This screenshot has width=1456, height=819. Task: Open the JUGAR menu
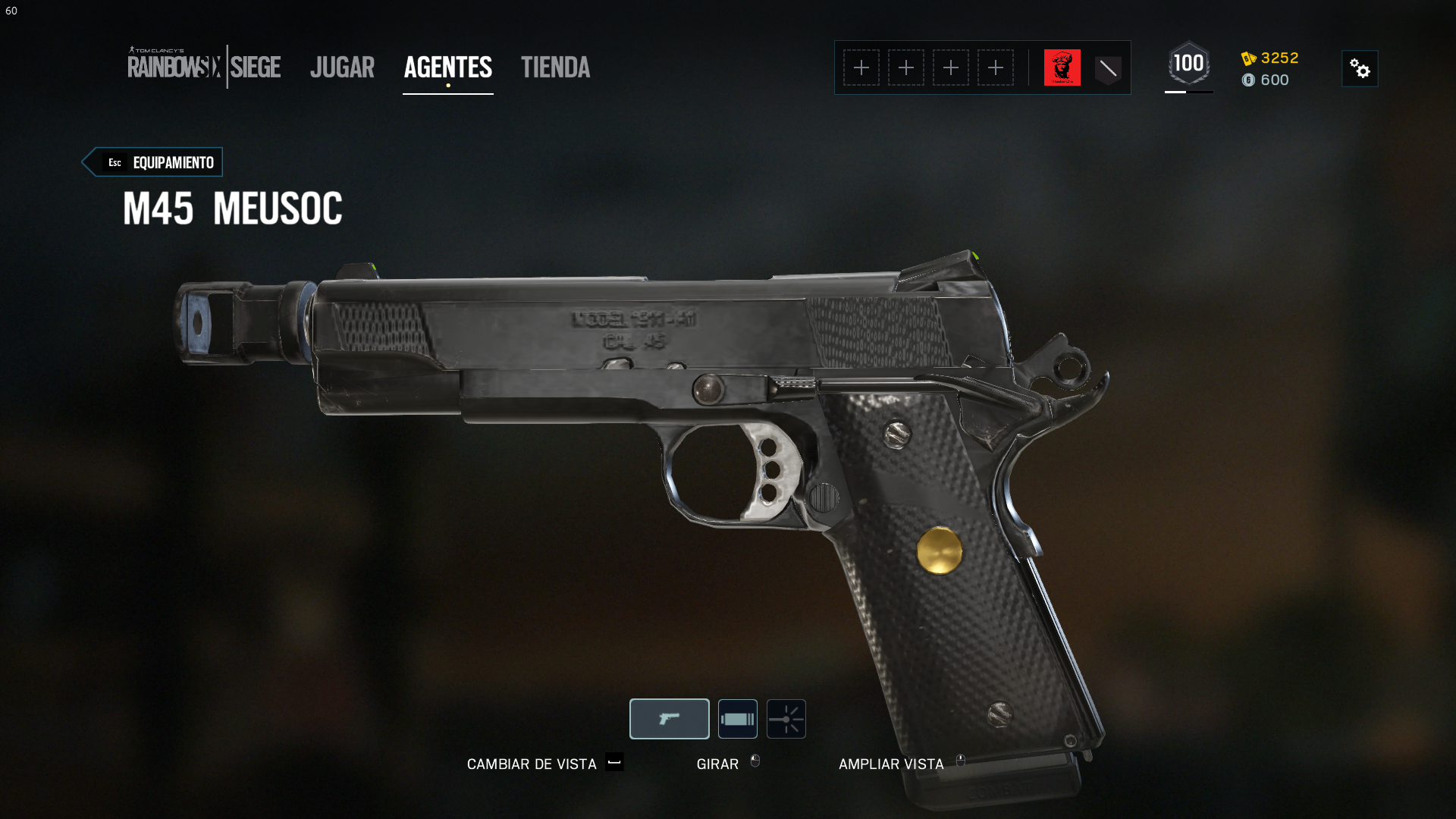click(x=342, y=67)
